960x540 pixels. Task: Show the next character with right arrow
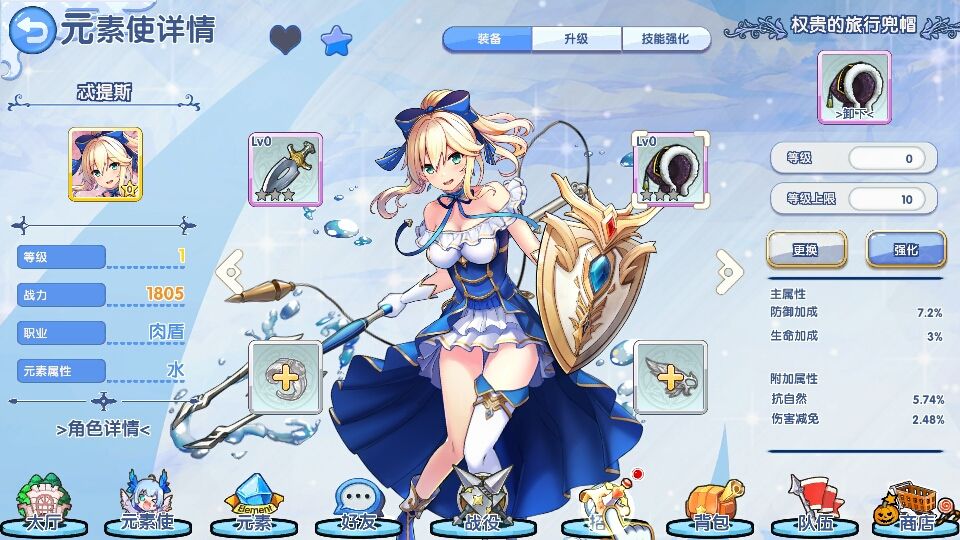pos(730,269)
